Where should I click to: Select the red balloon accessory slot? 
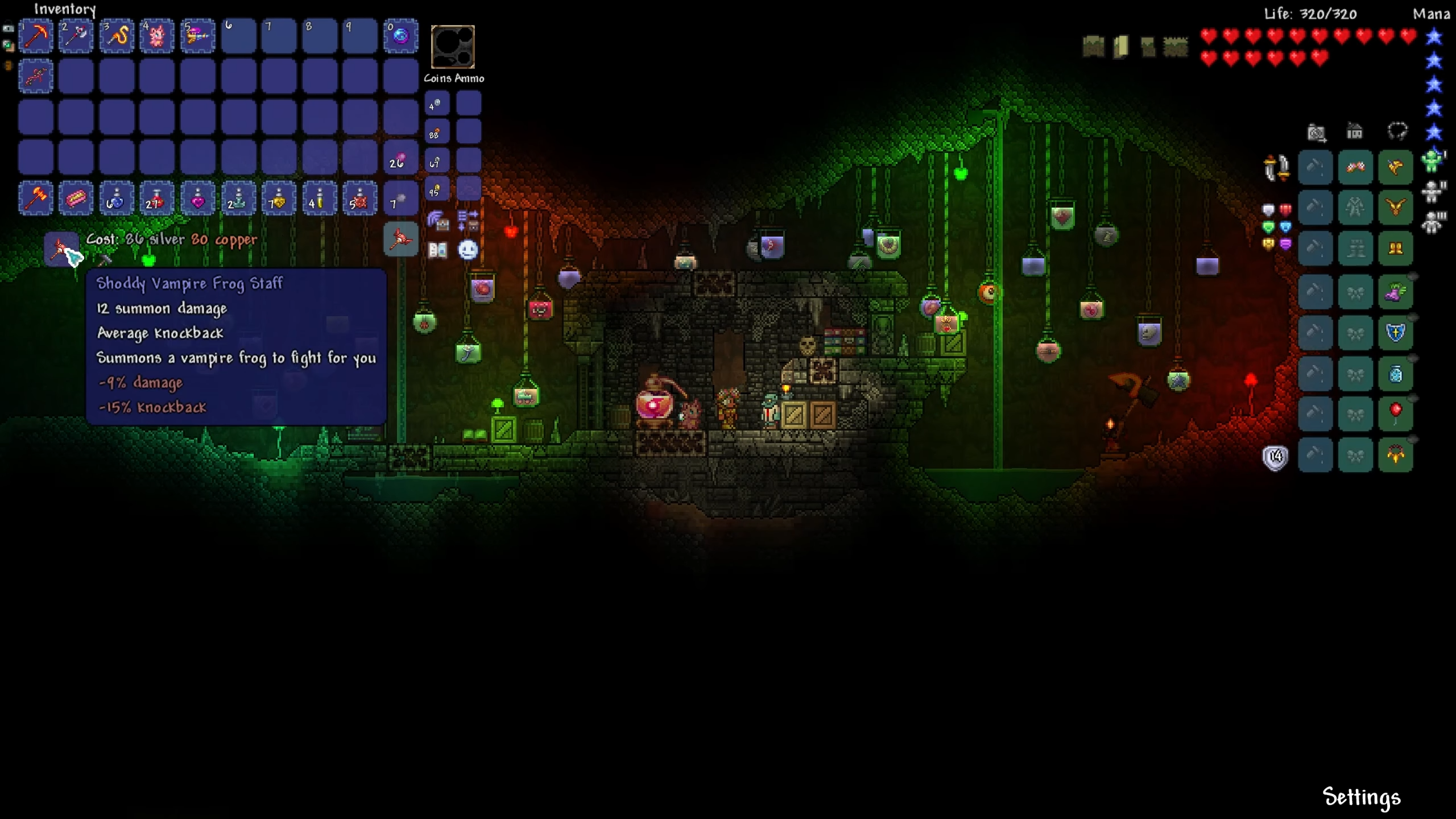pyautogui.click(x=1396, y=413)
